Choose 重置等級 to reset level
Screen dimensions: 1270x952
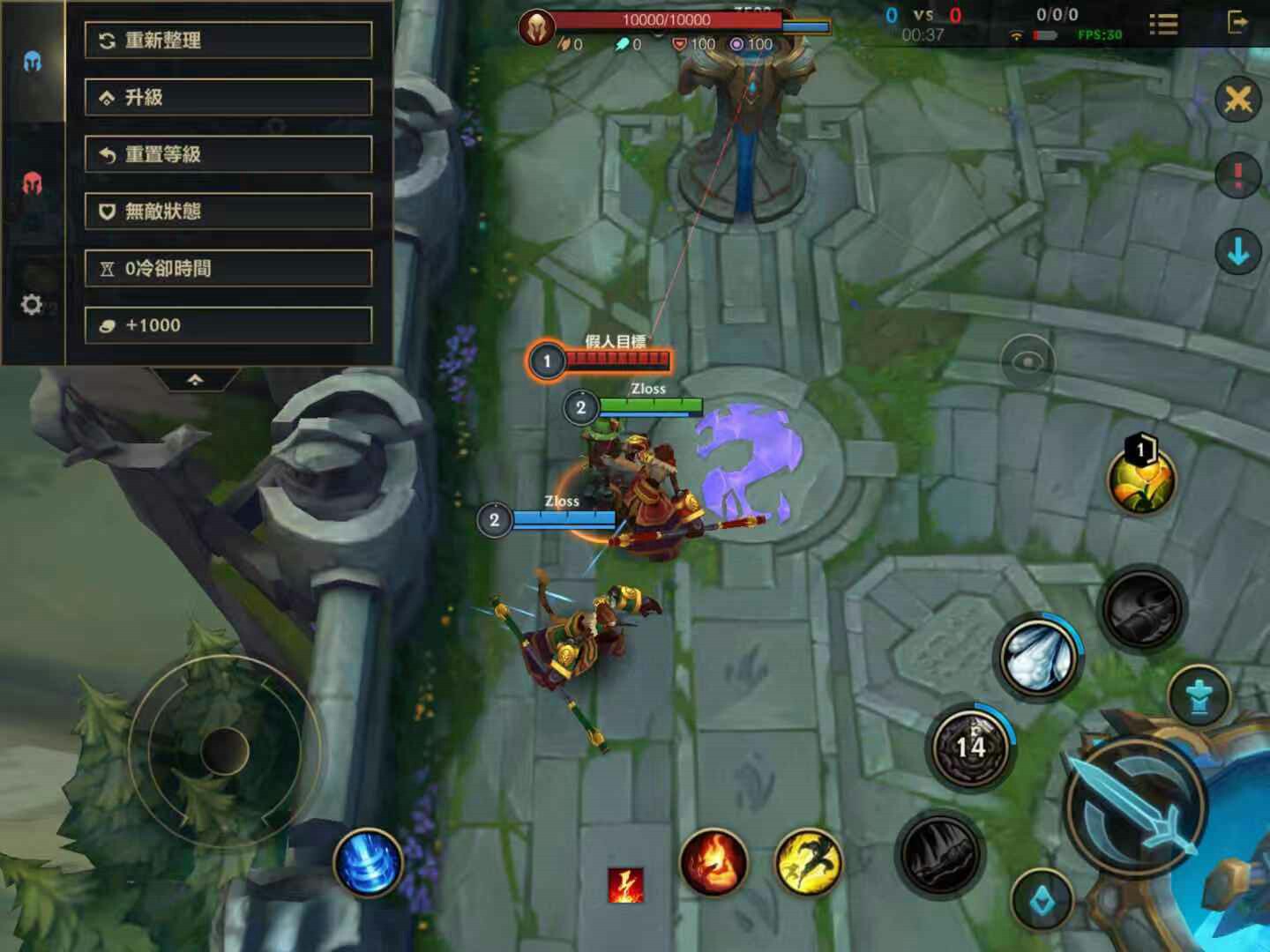[x=228, y=154]
